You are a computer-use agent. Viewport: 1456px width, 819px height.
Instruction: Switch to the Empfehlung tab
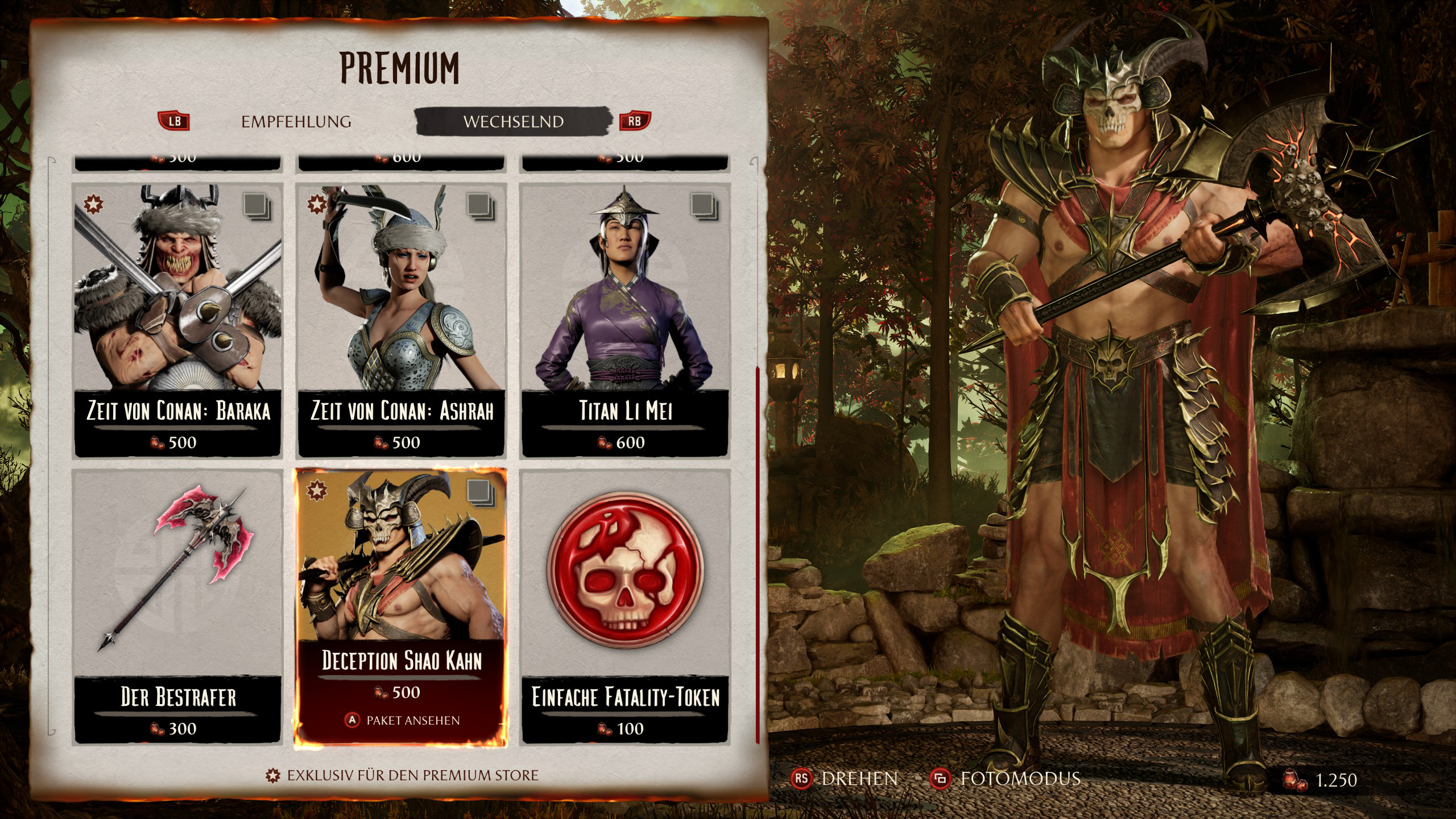[x=296, y=122]
